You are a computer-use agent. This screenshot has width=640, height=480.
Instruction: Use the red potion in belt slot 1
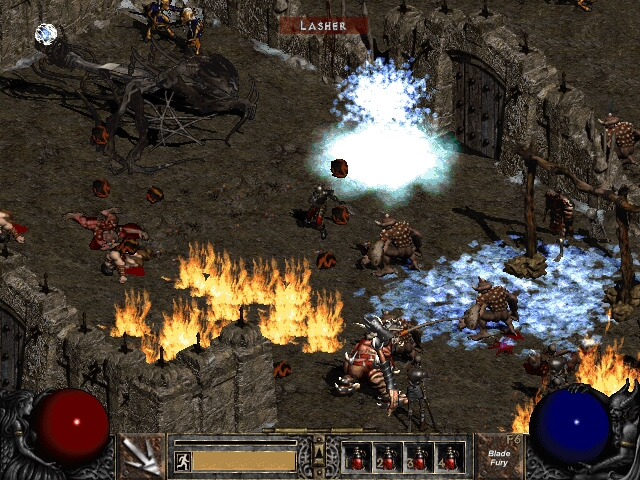point(357,458)
